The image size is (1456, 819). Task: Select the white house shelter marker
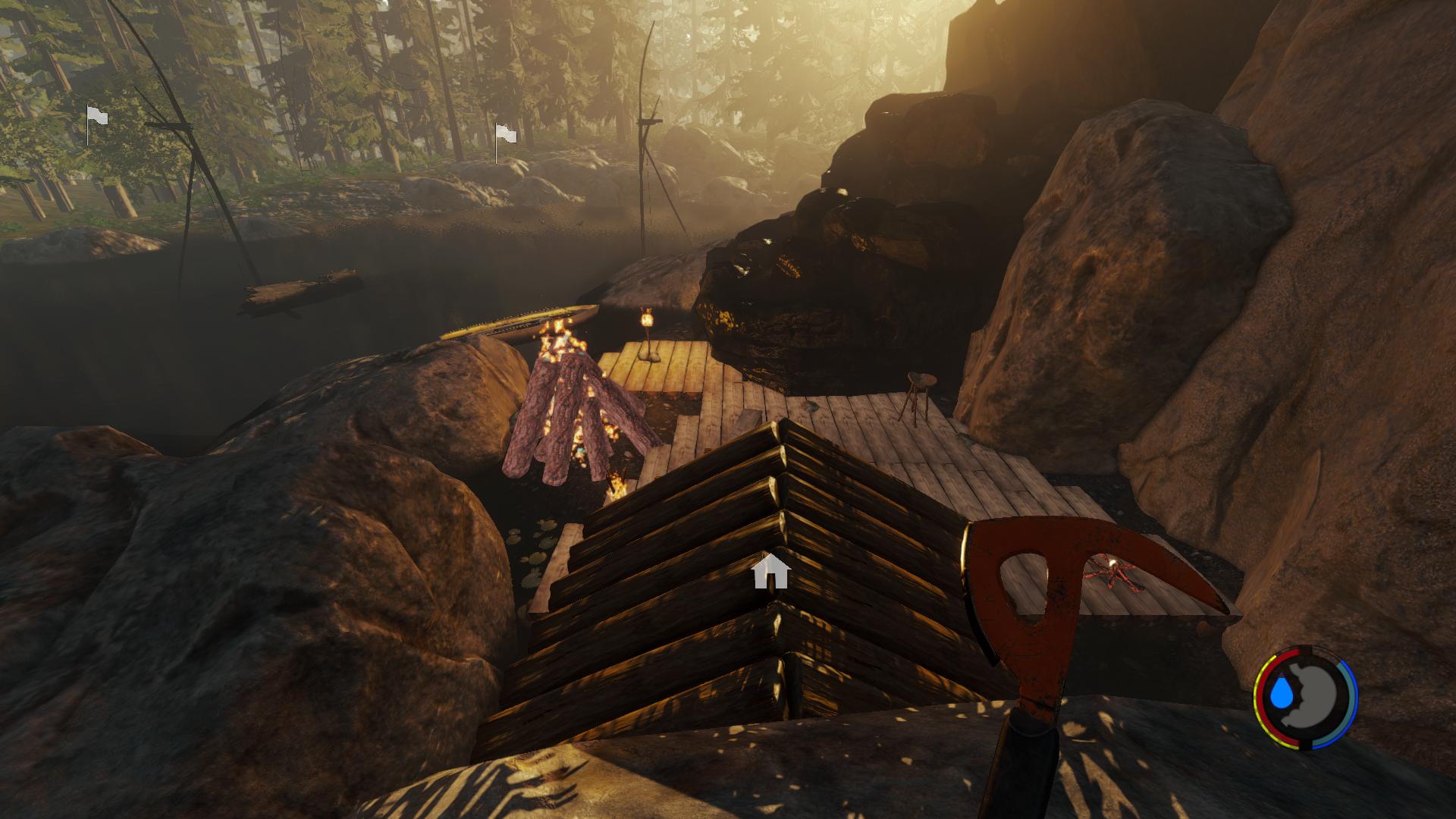click(x=772, y=572)
